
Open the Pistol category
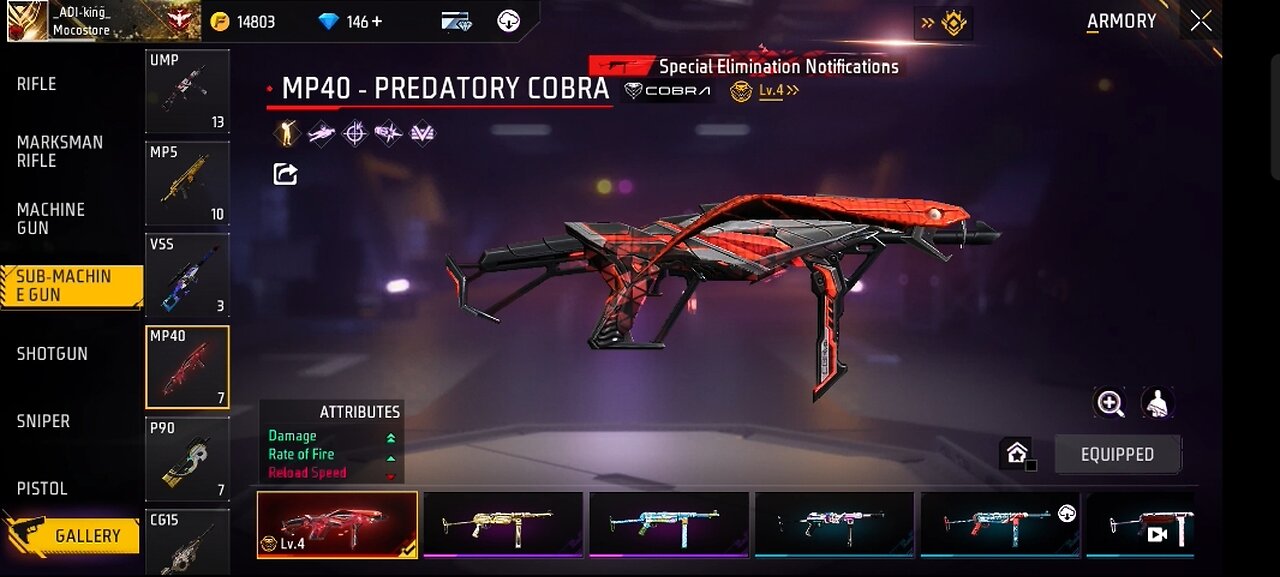point(42,488)
